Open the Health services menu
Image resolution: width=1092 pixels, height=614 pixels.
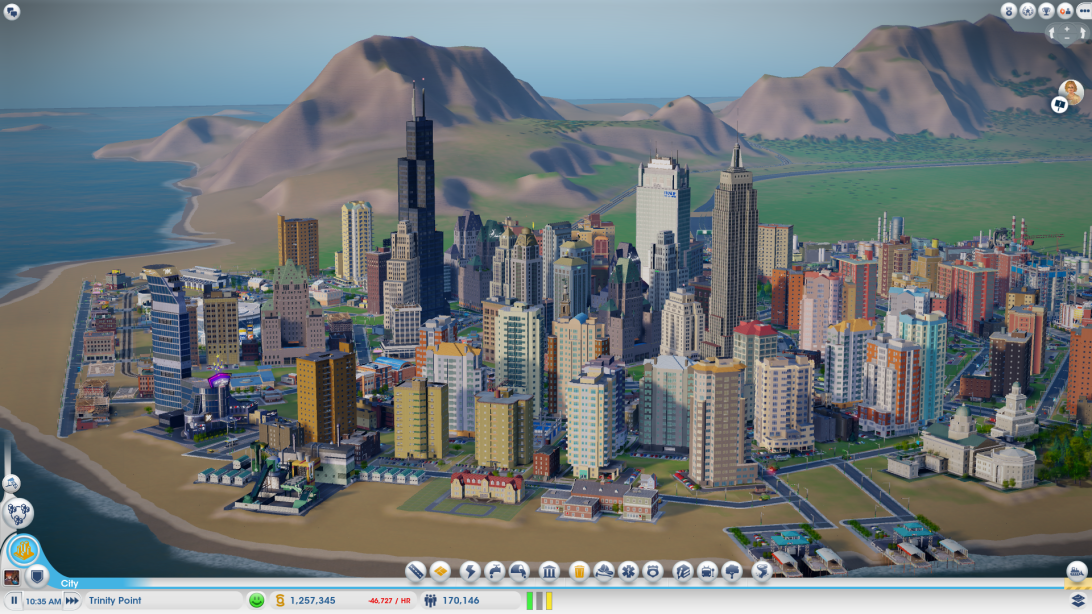628,571
